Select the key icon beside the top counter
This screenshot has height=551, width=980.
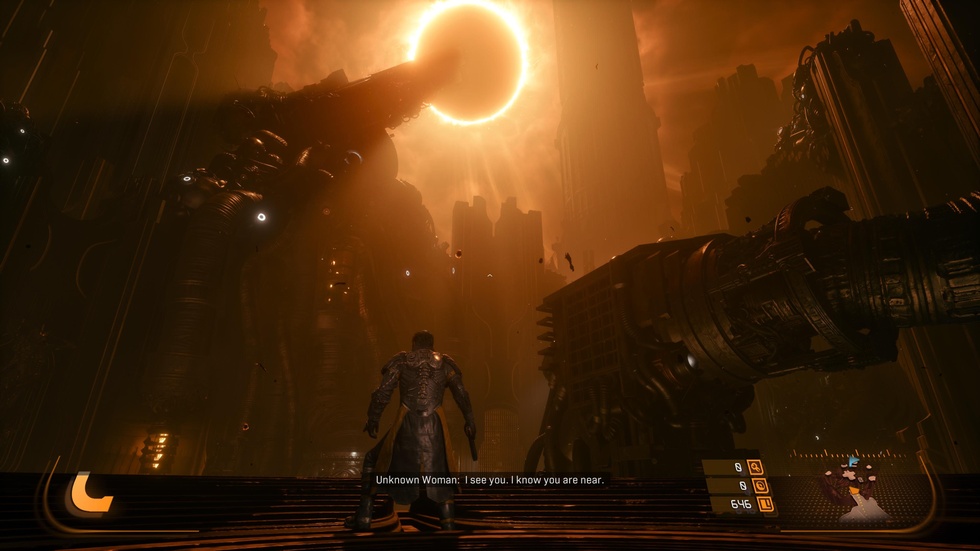pyautogui.click(x=755, y=466)
